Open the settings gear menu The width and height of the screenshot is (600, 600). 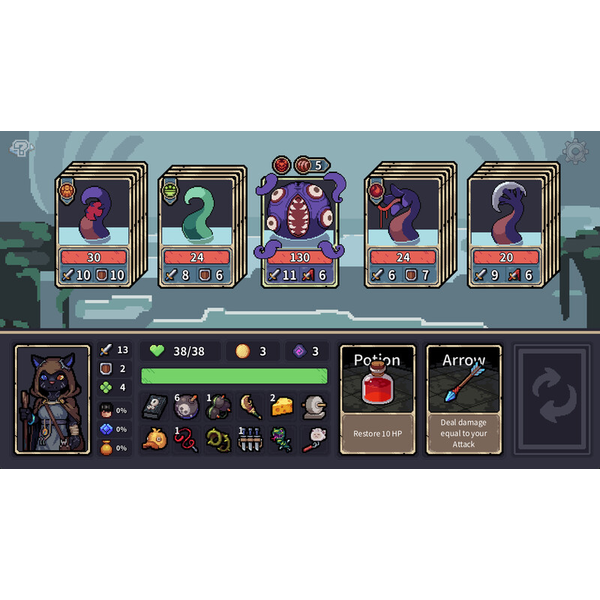pos(575,151)
